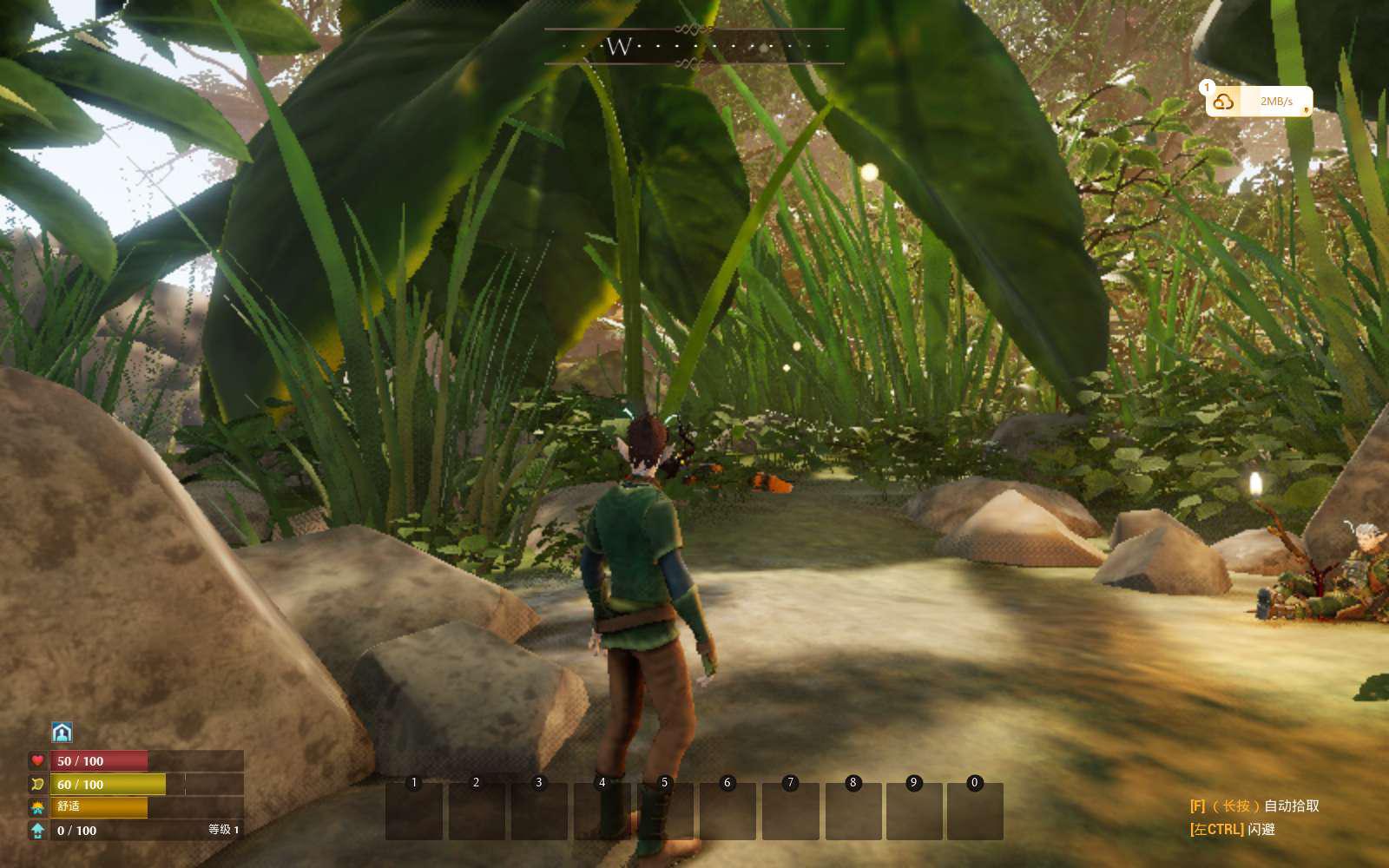Viewport: 1389px width, 868px height.
Task: Open the cloud download speed overlay
Action: point(1224,102)
